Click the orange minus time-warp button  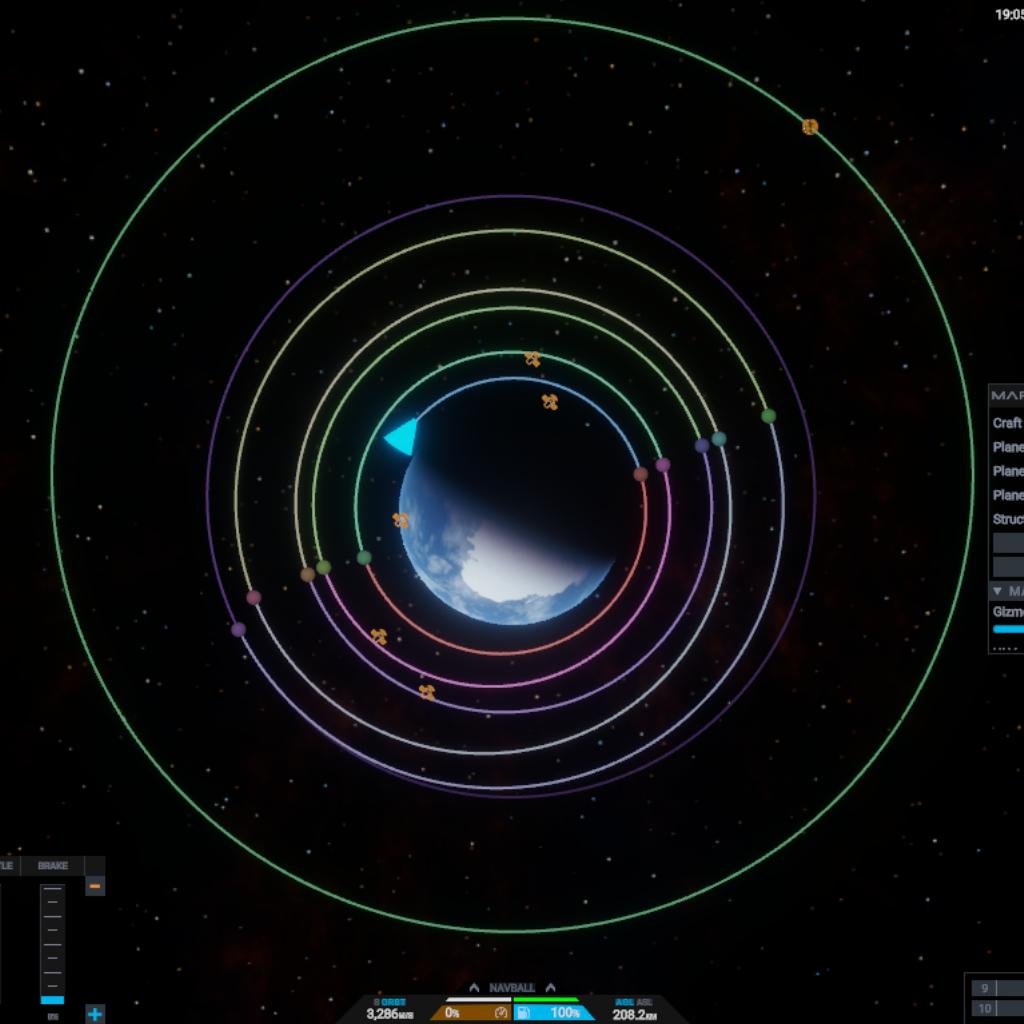[x=95, y=886]
